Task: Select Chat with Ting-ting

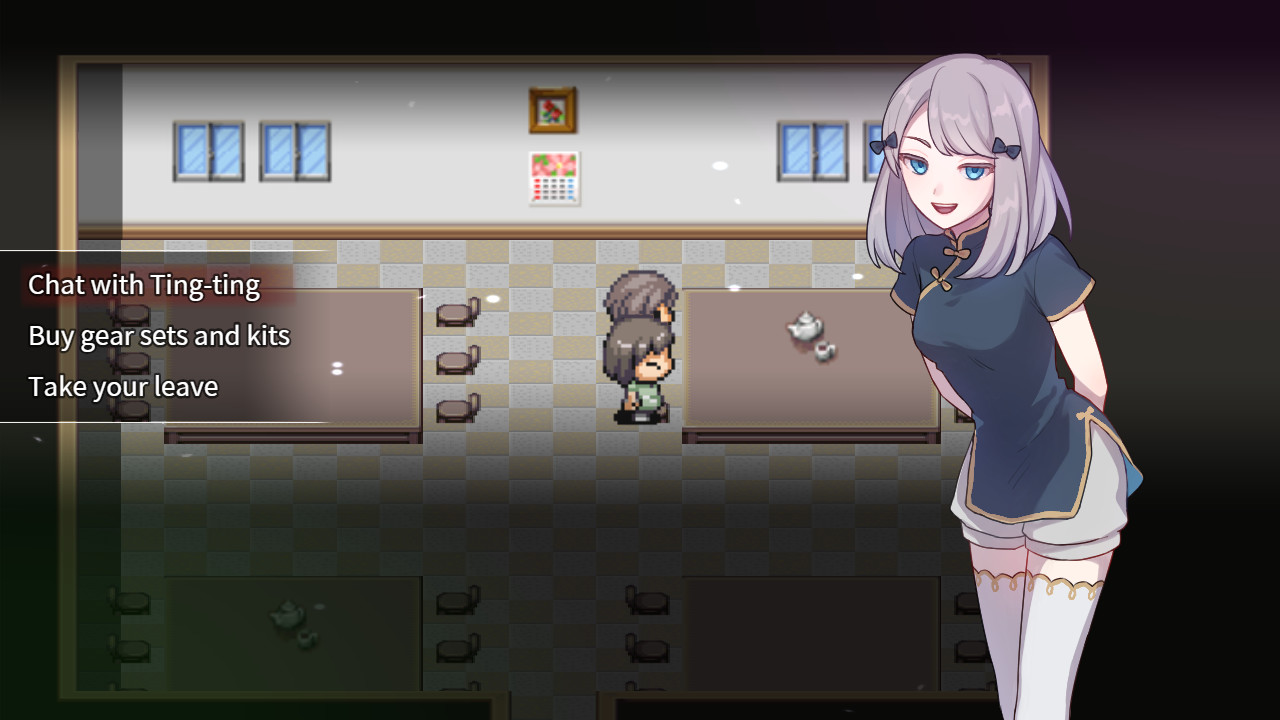Action: pos(144,285)
